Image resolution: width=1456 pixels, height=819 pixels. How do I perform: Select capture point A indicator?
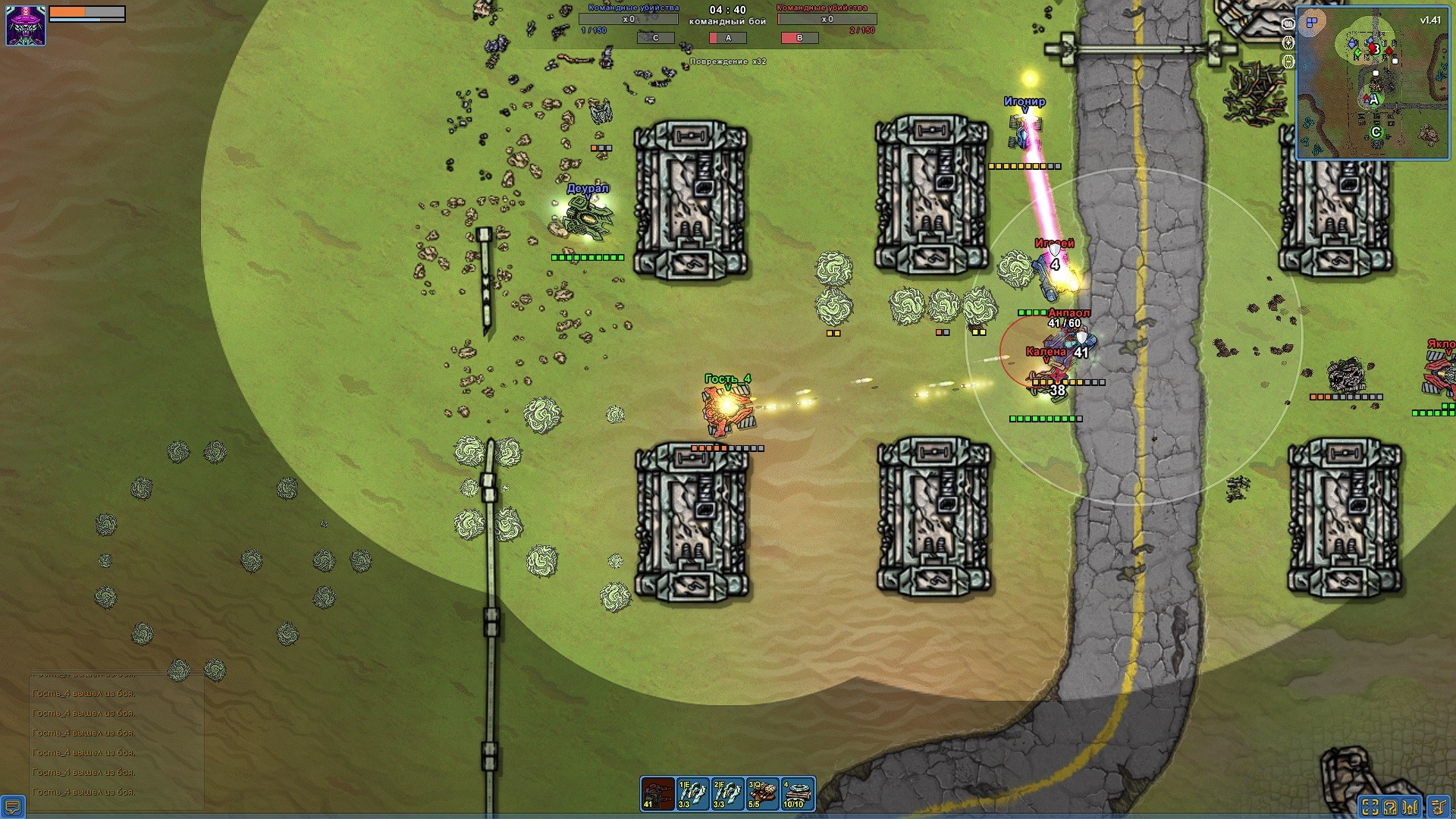(x=728, y=38)
